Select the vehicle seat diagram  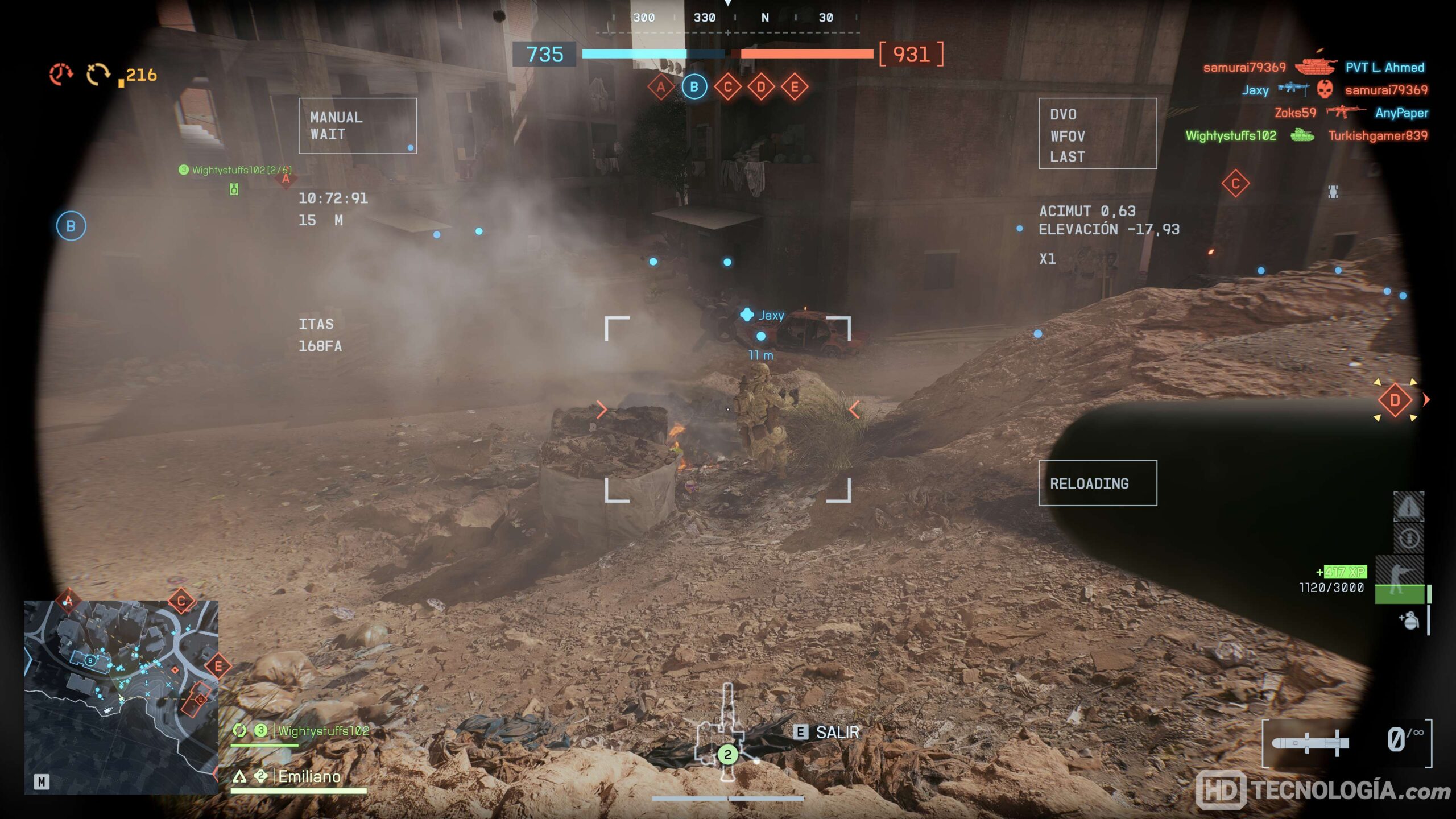tap(726, 734)
